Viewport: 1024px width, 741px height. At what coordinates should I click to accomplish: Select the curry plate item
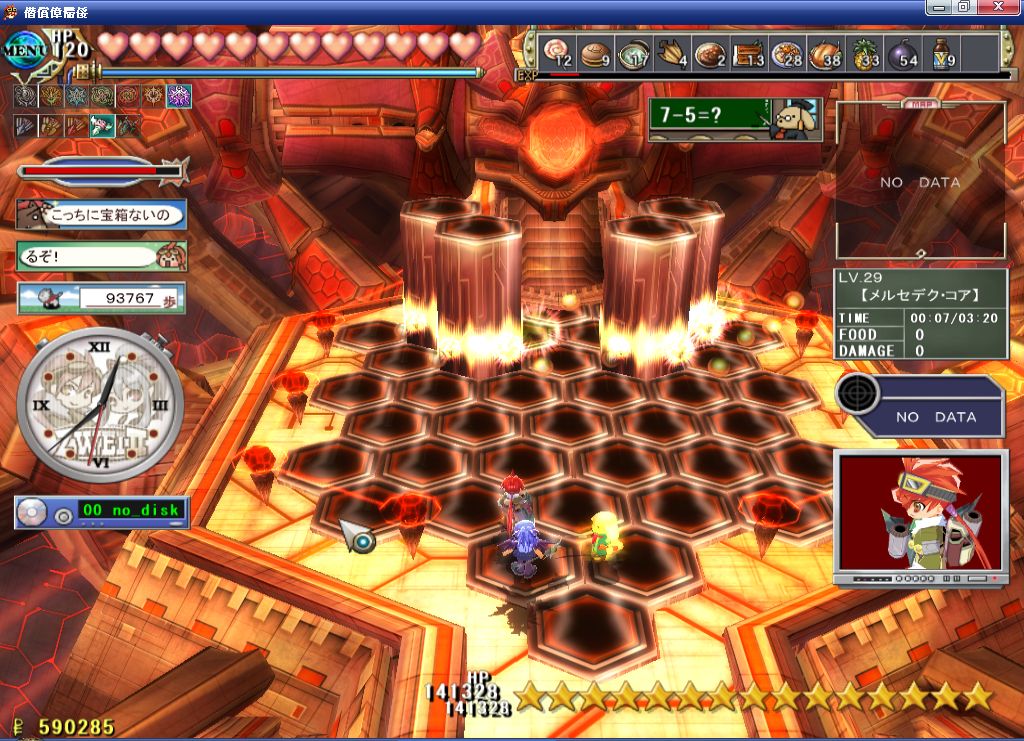click(710, 53)
